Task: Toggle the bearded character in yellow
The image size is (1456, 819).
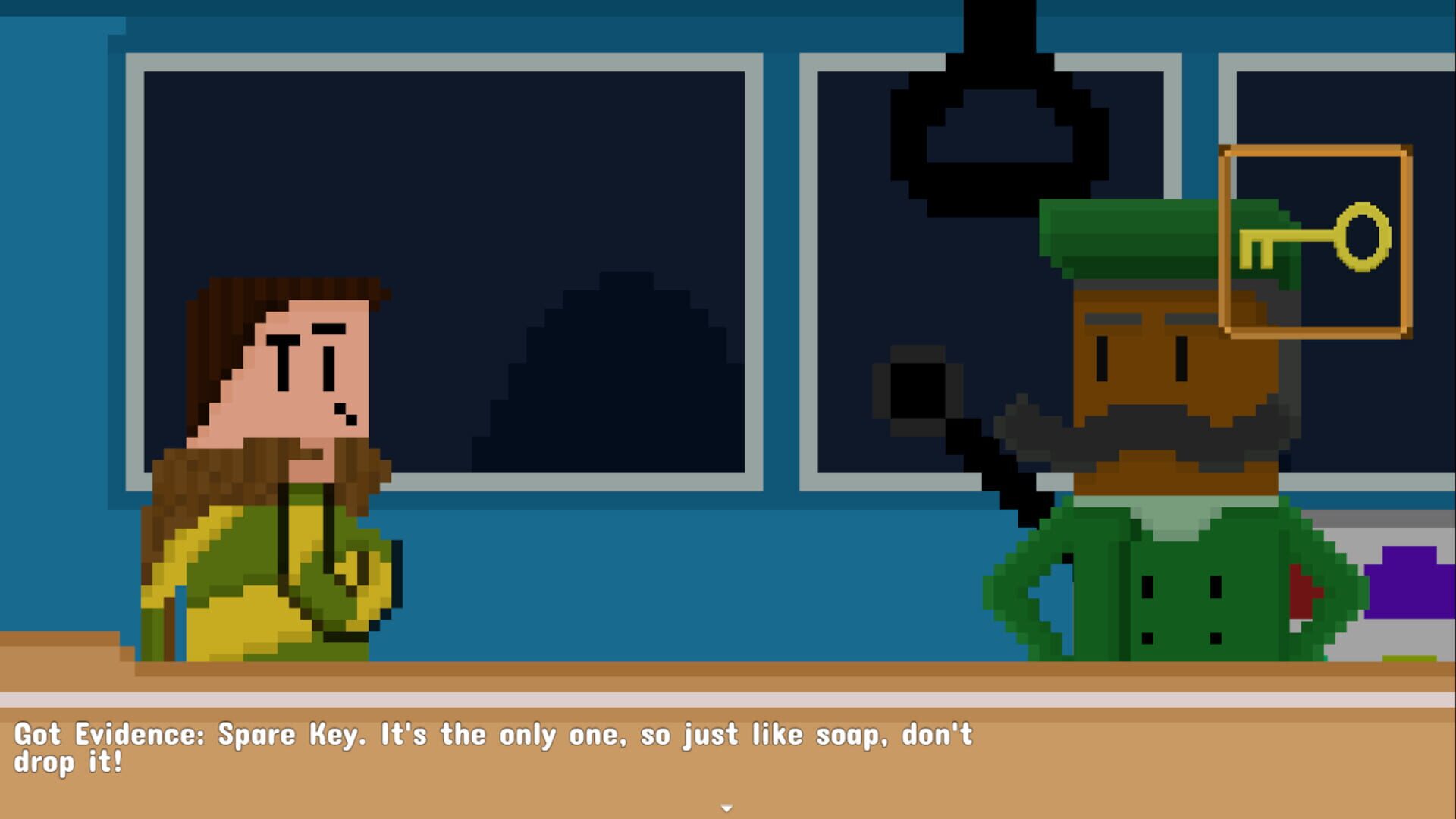Action: coord(281,470)
